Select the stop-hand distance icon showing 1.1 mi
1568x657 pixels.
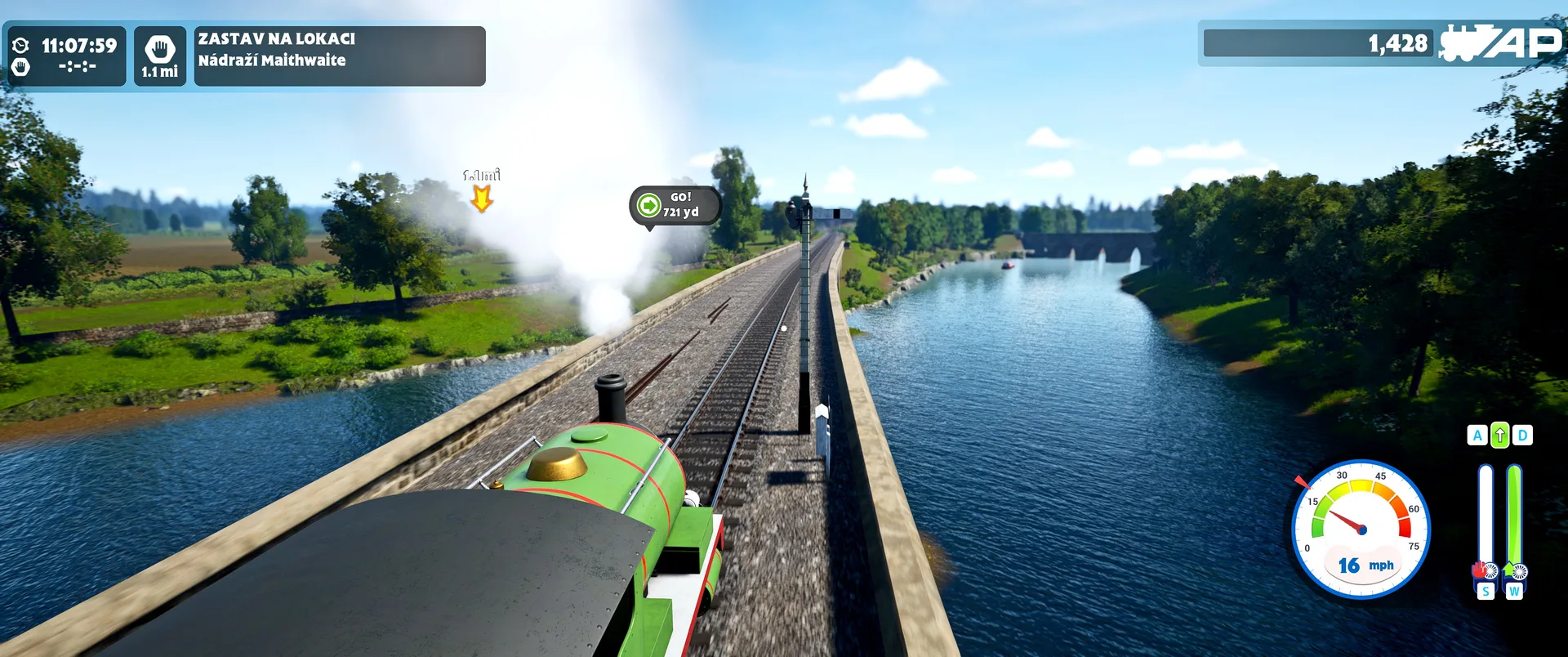[x=160, y=56]
